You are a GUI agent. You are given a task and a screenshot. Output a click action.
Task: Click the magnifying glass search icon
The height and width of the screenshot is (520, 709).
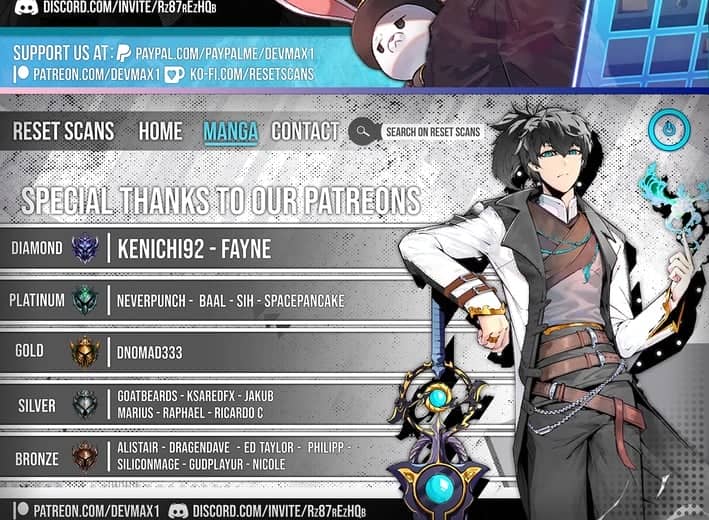click(362, 131)
